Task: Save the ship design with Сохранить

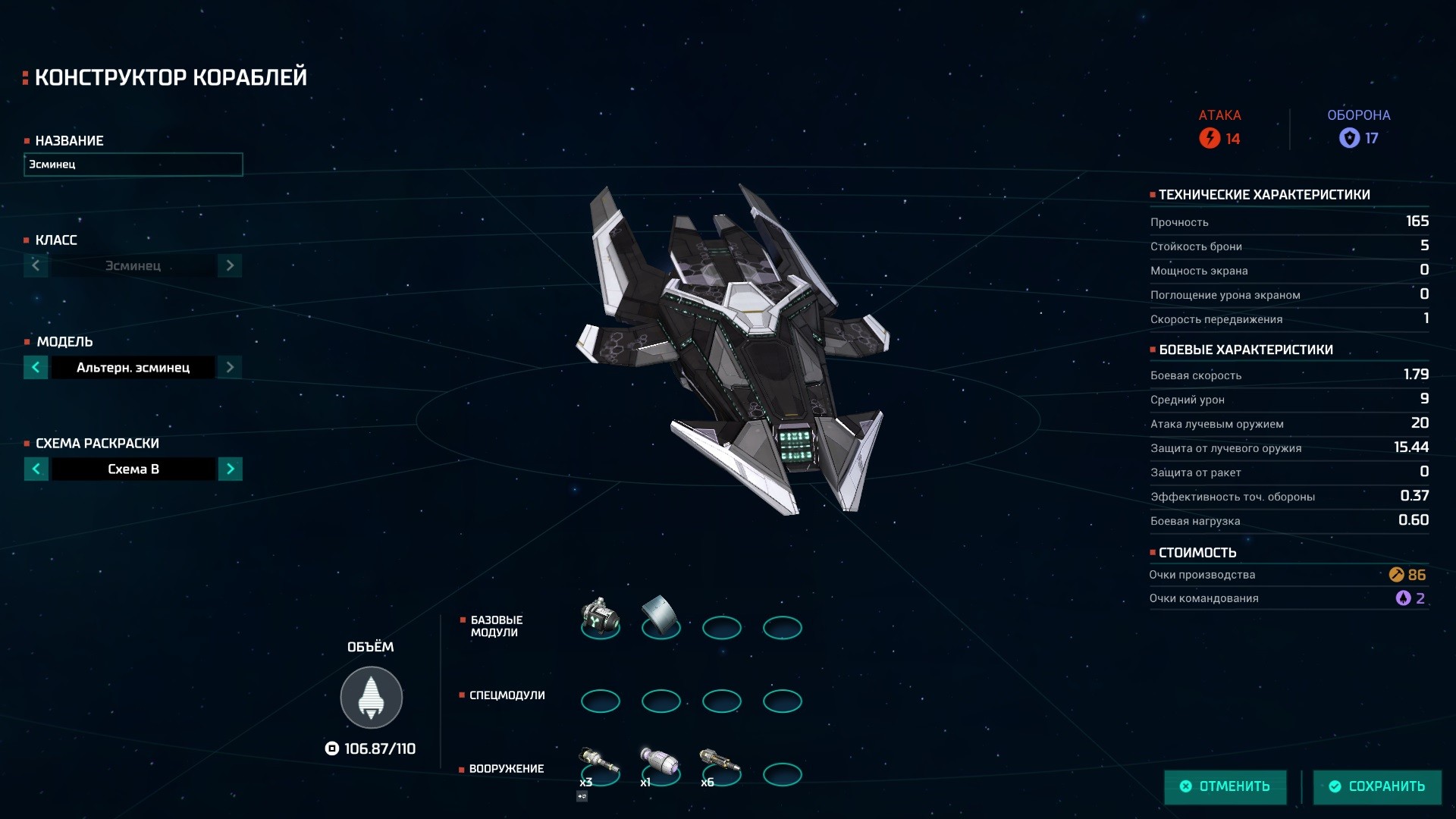Action: point(1377,786)
